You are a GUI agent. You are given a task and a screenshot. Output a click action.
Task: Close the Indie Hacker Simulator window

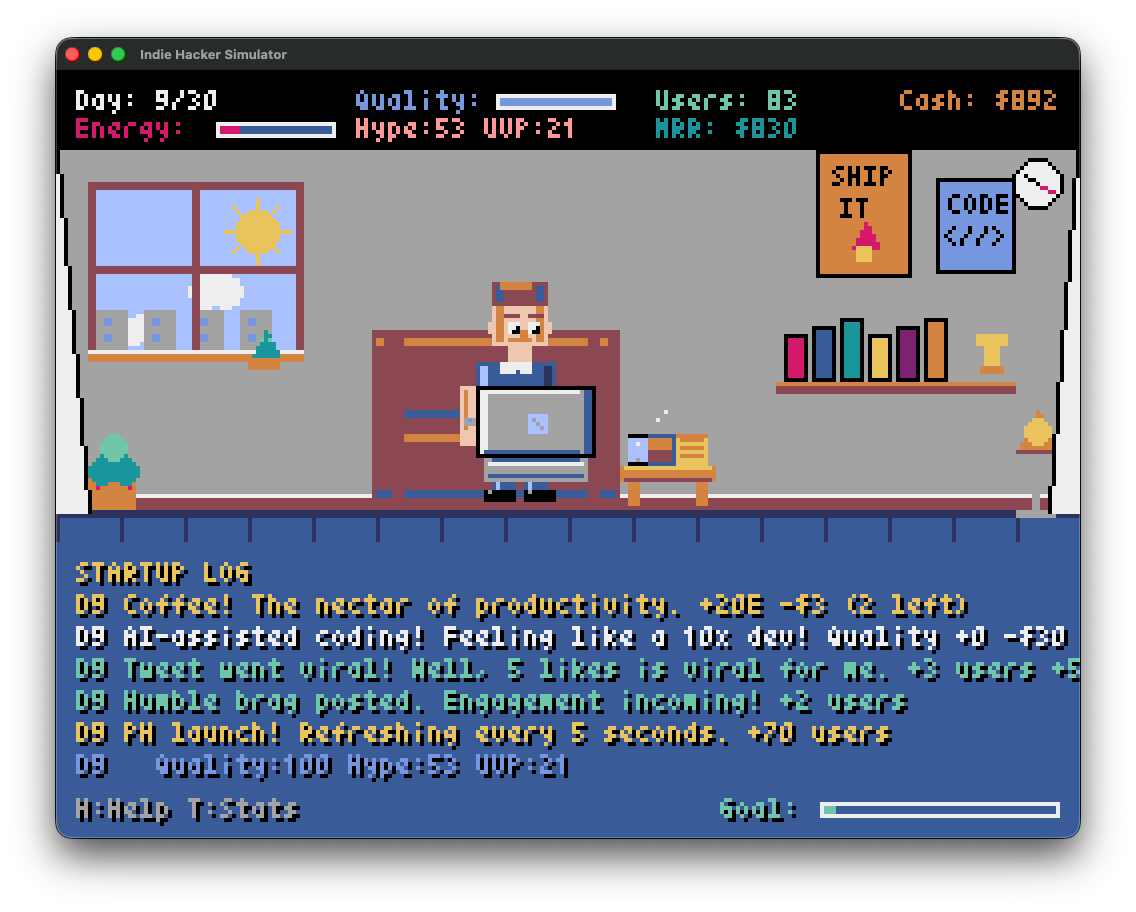[x=72, y=54]
